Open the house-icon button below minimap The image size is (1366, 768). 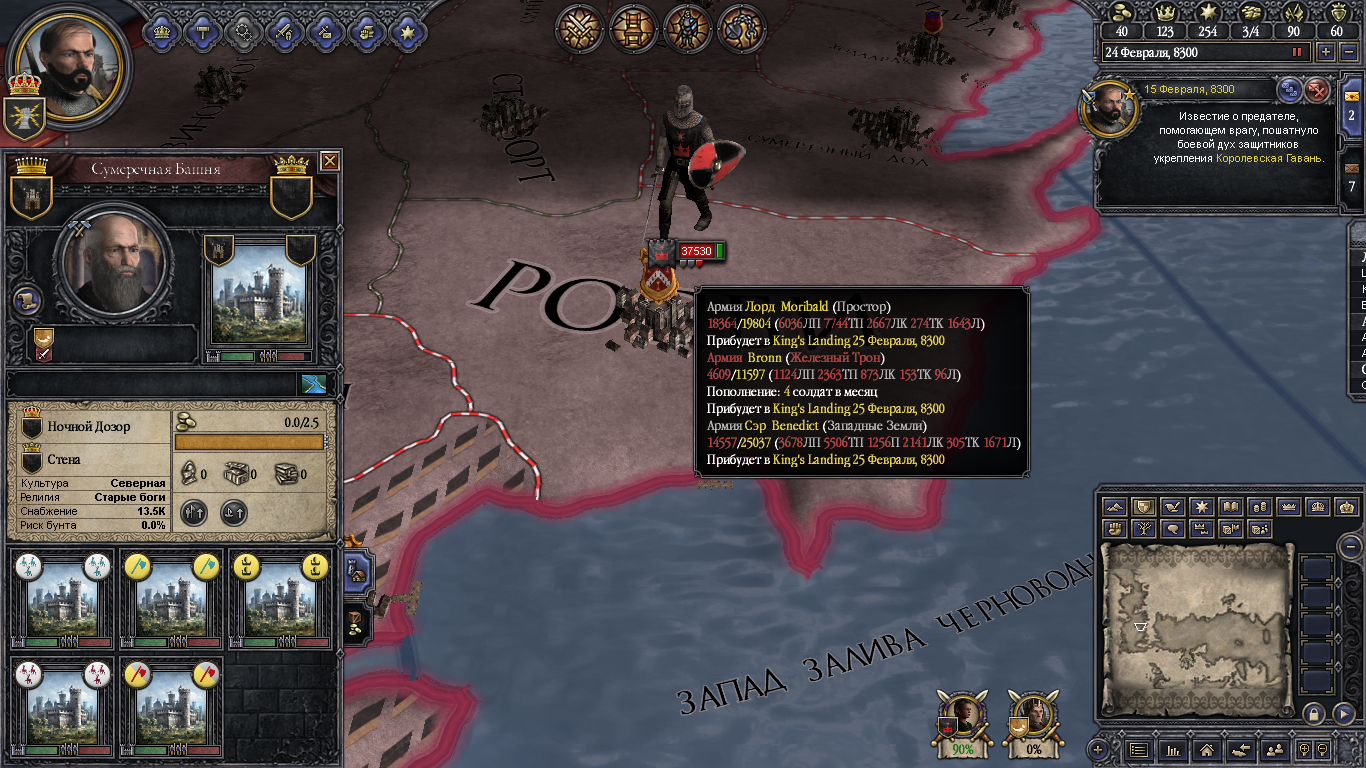[1206, 749]
